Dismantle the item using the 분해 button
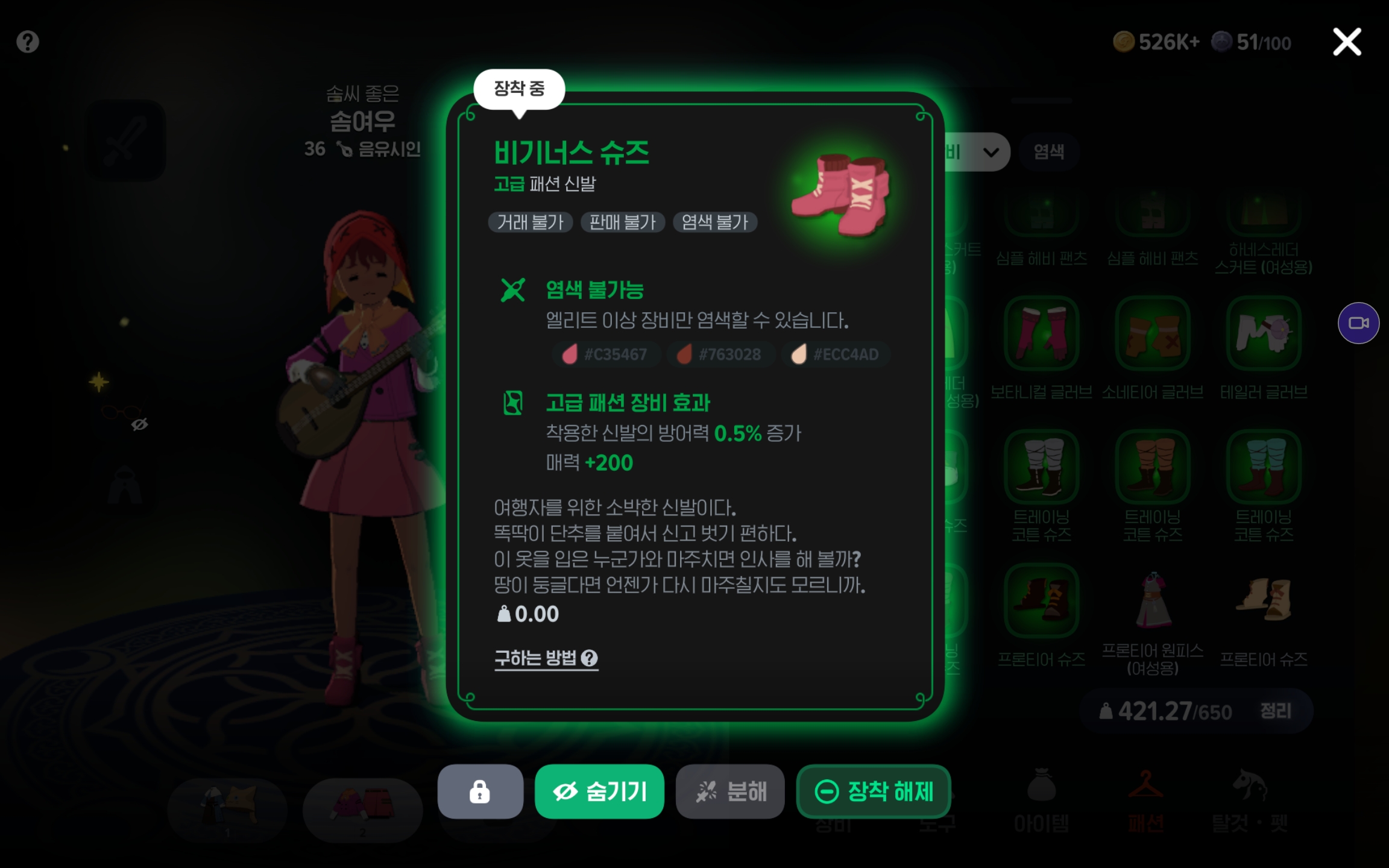The image size is (1389, 868). pos(730,791)
